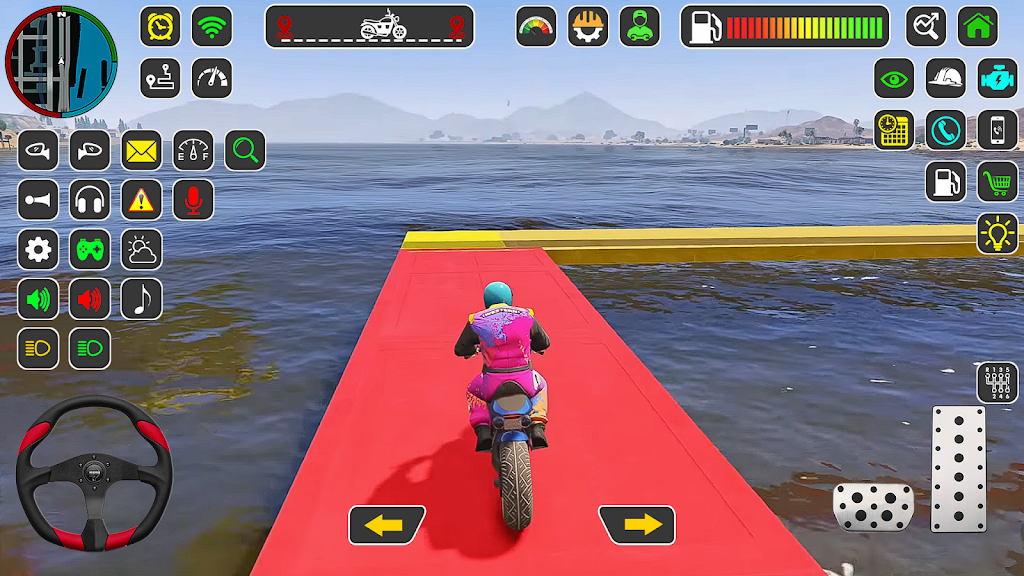Click the green magnifying glass search icon
Viewport: 1024px width, 576px height.
pyautogui.click(x=245, y=151)
